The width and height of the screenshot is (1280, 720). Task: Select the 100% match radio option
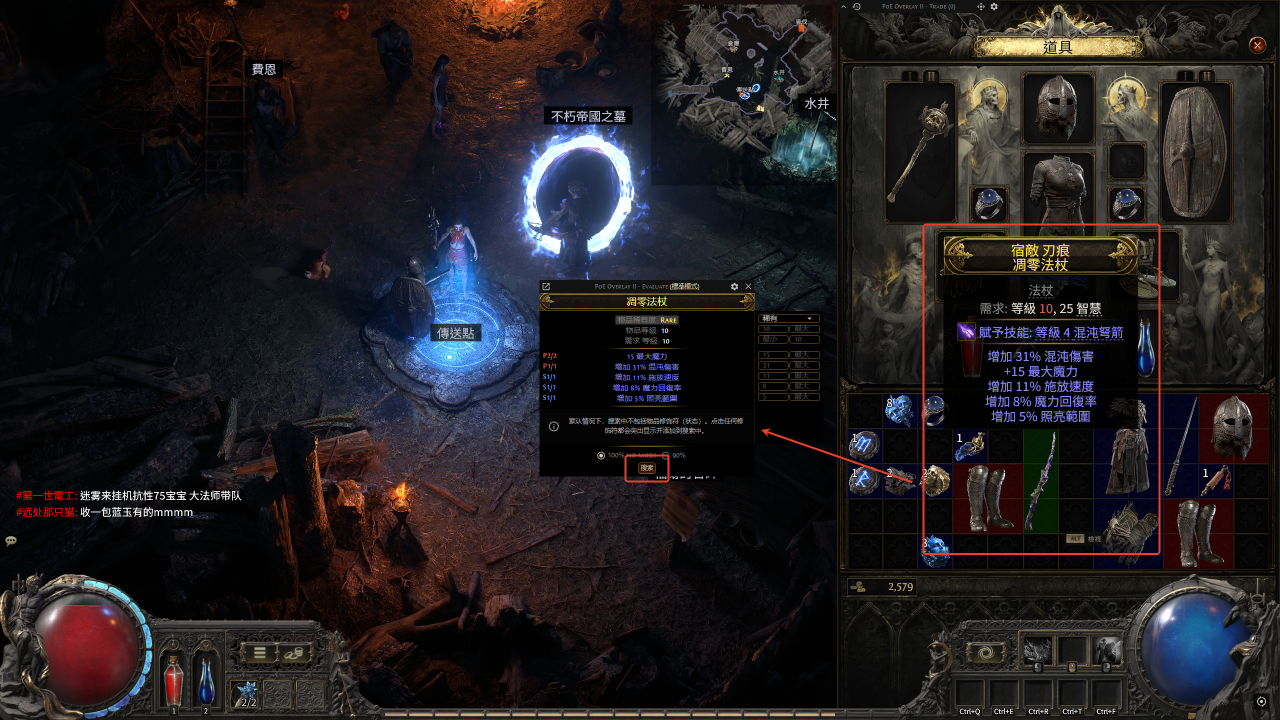[x=600, y=455]
